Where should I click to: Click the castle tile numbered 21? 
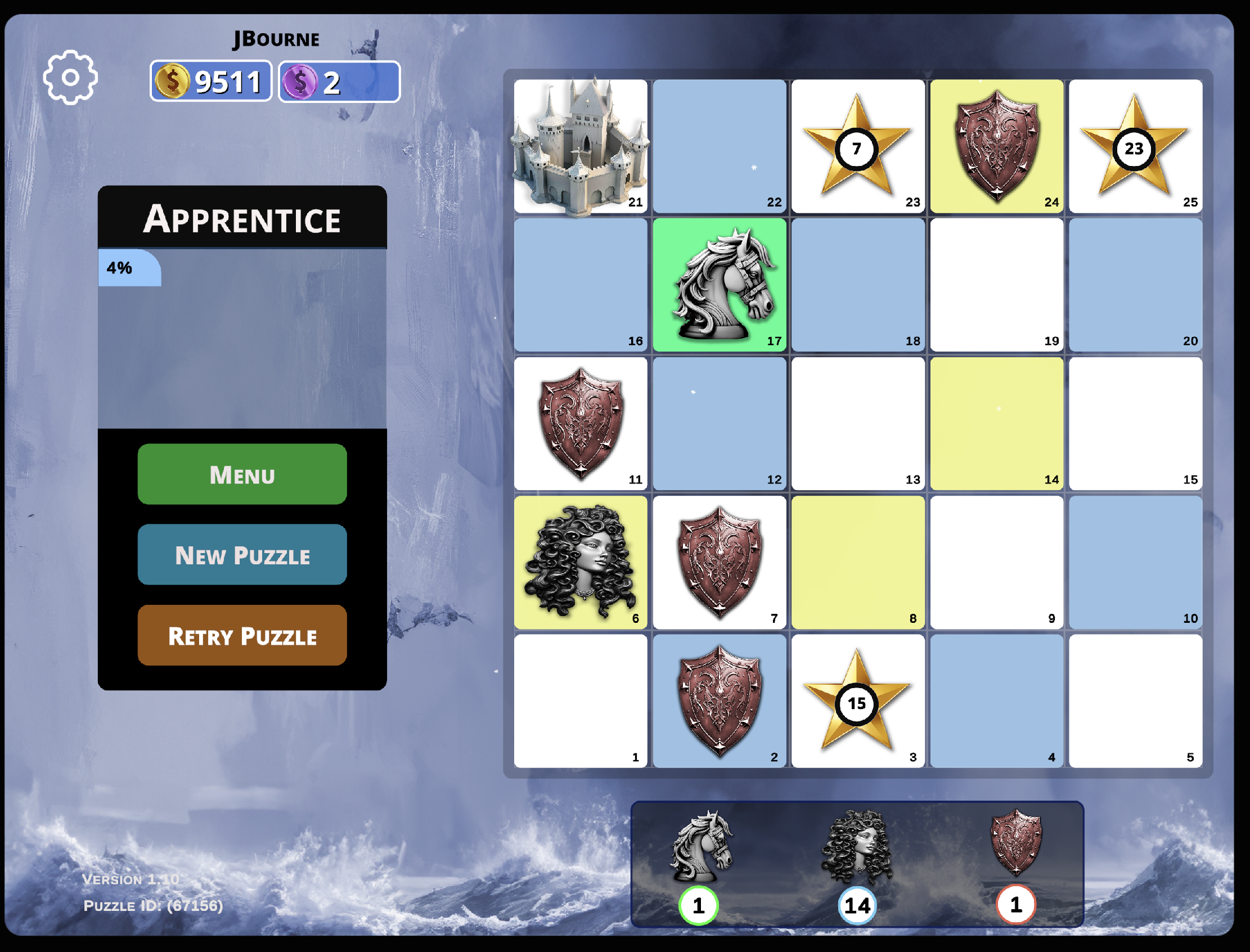tap(579, 146)
